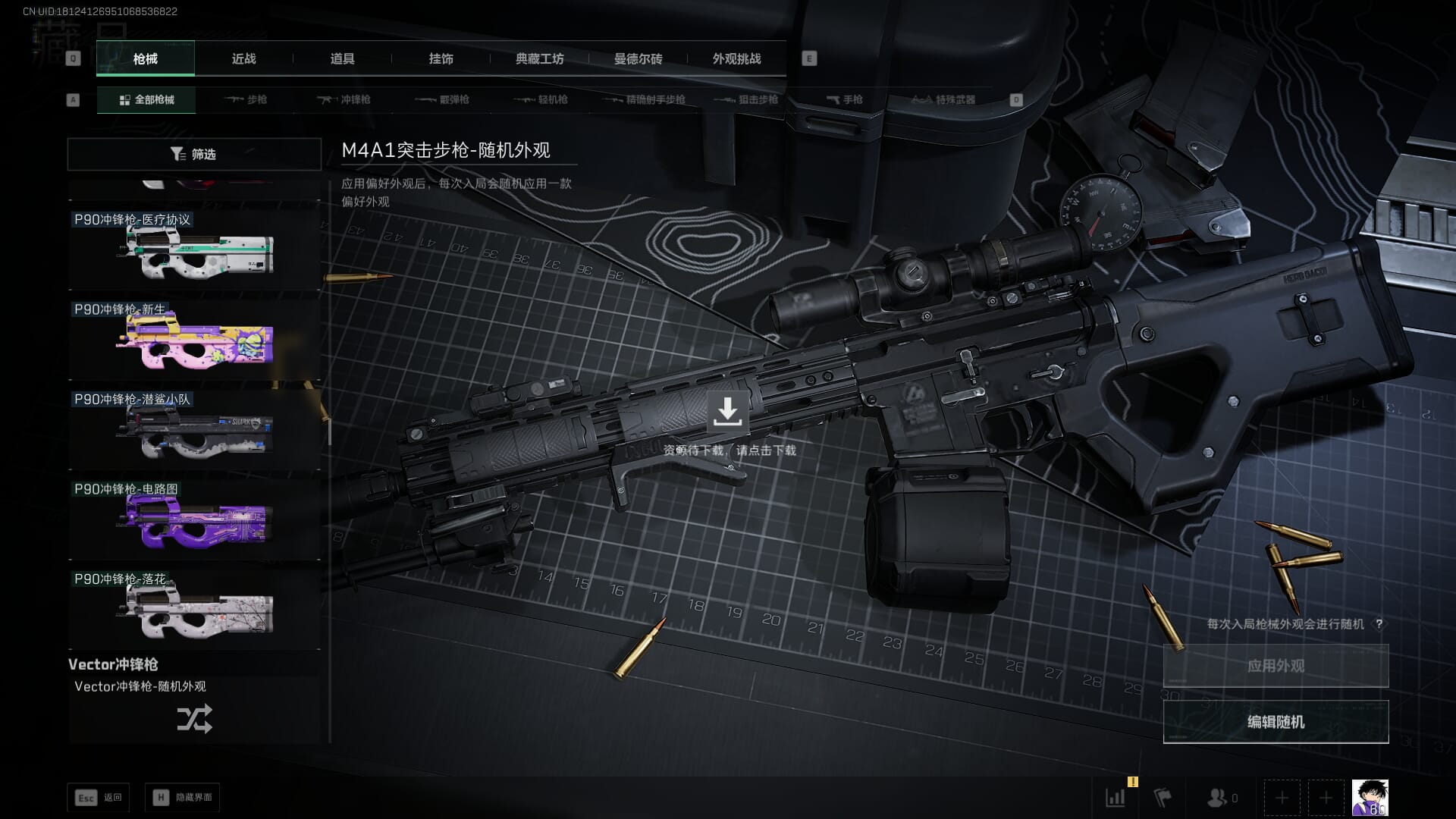Go to the 典藏工坊 tab
The height and width of the screenshot is (819, 1456).
539,58
